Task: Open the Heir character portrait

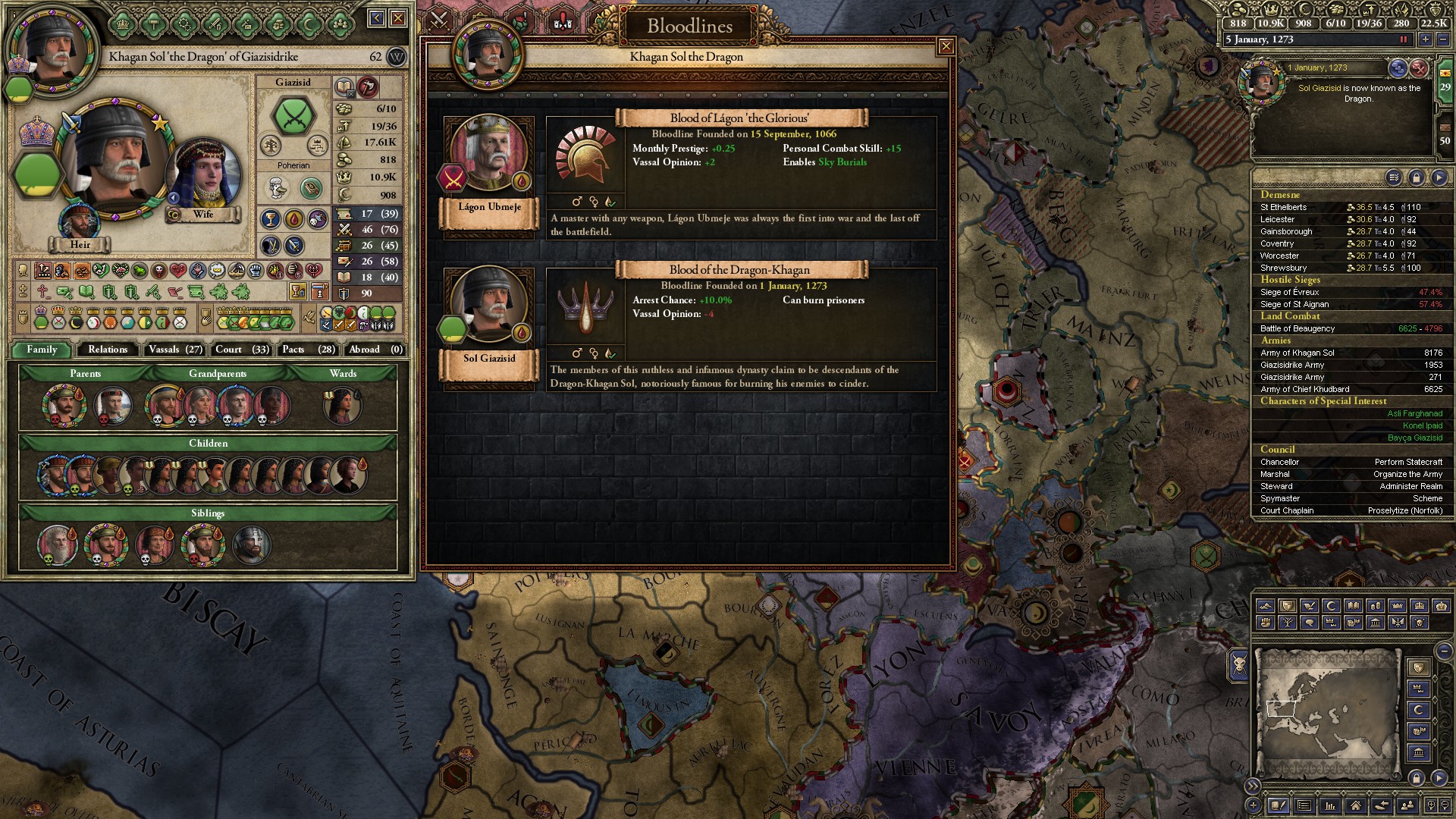Action: click(x=80, y=221)
